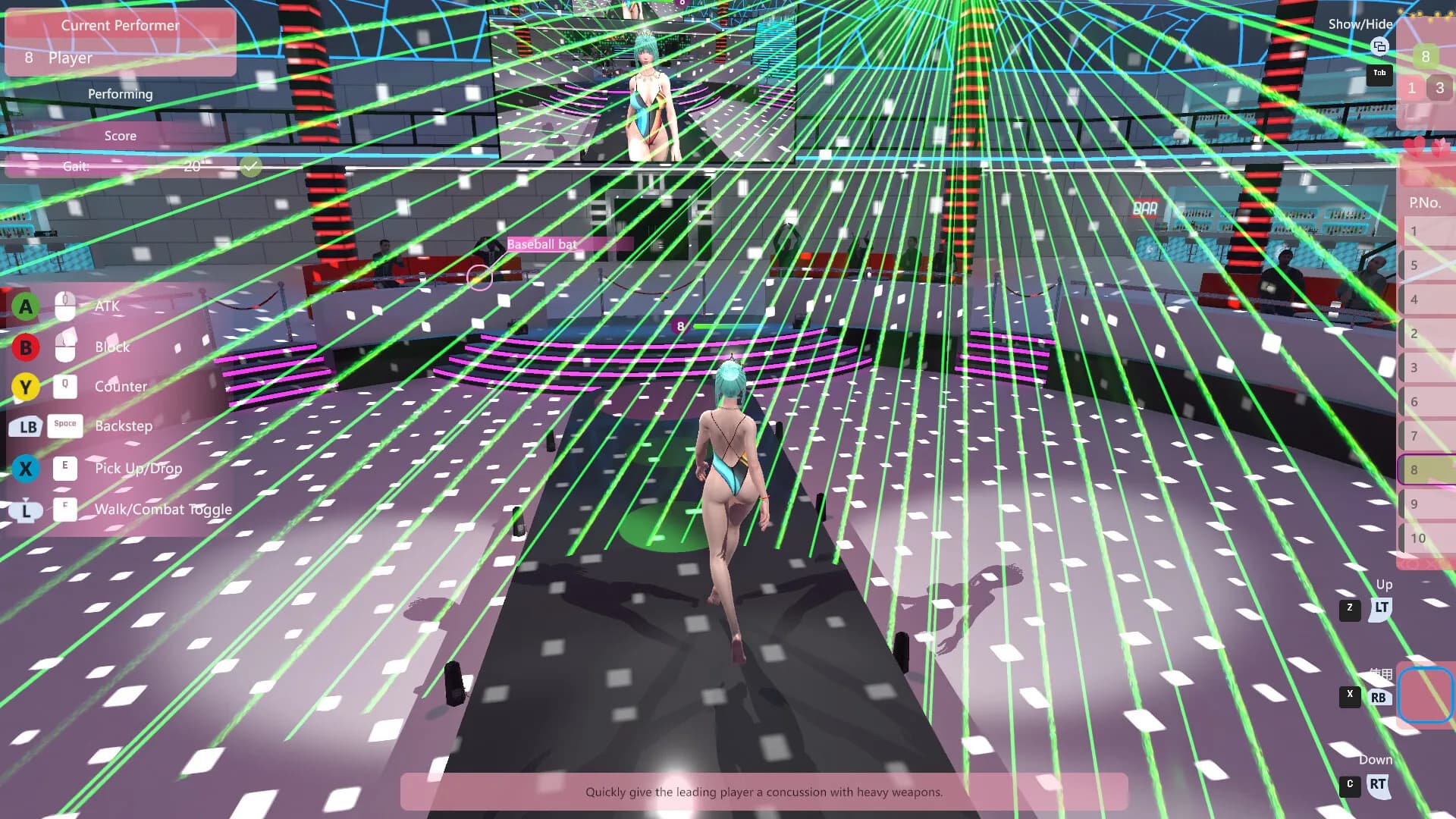Click the Baseball bat pickup label

pos(543,244)
